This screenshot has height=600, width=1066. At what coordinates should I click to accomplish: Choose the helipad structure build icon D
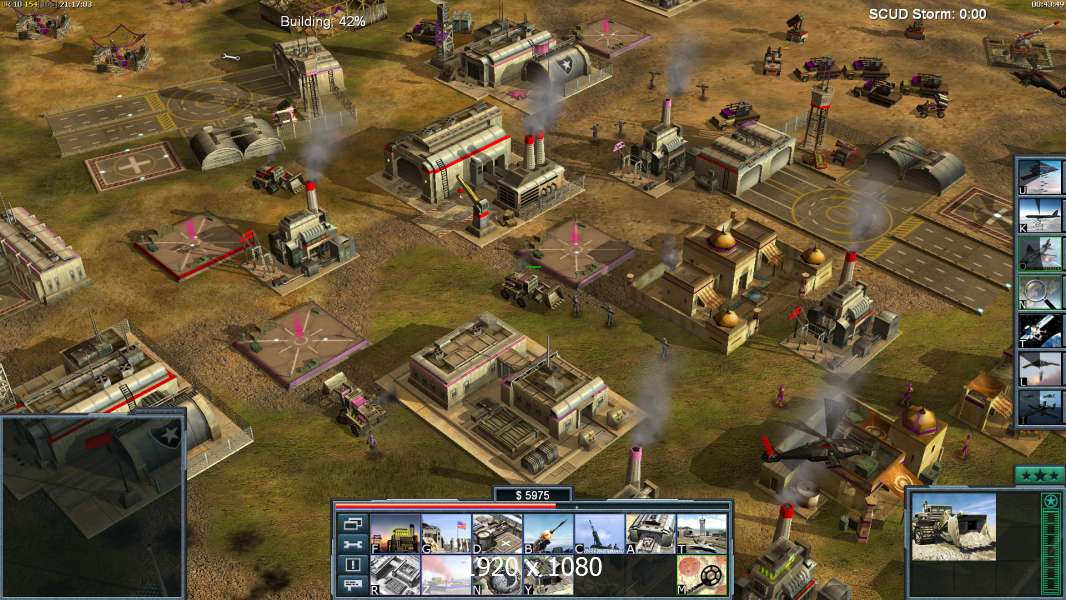[497, 534]
